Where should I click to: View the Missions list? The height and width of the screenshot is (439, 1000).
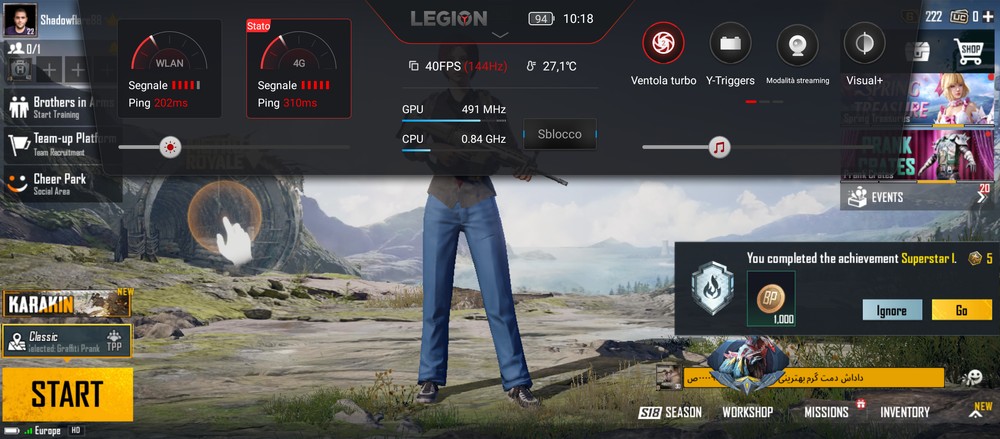(x=826, y=412)
